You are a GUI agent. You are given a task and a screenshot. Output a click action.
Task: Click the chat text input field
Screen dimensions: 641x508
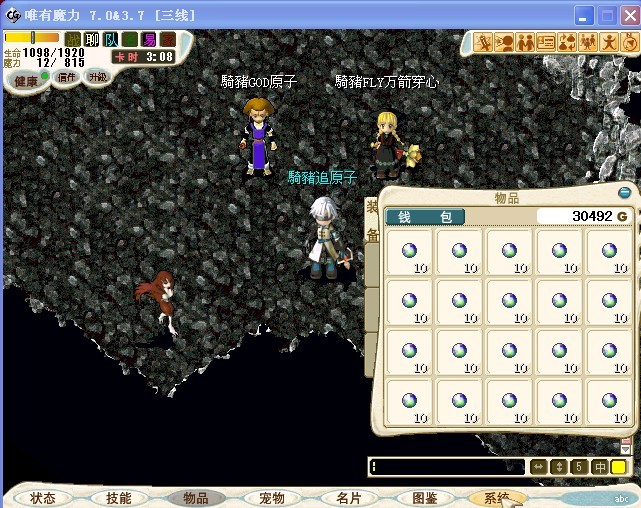[x=446, y=466]
